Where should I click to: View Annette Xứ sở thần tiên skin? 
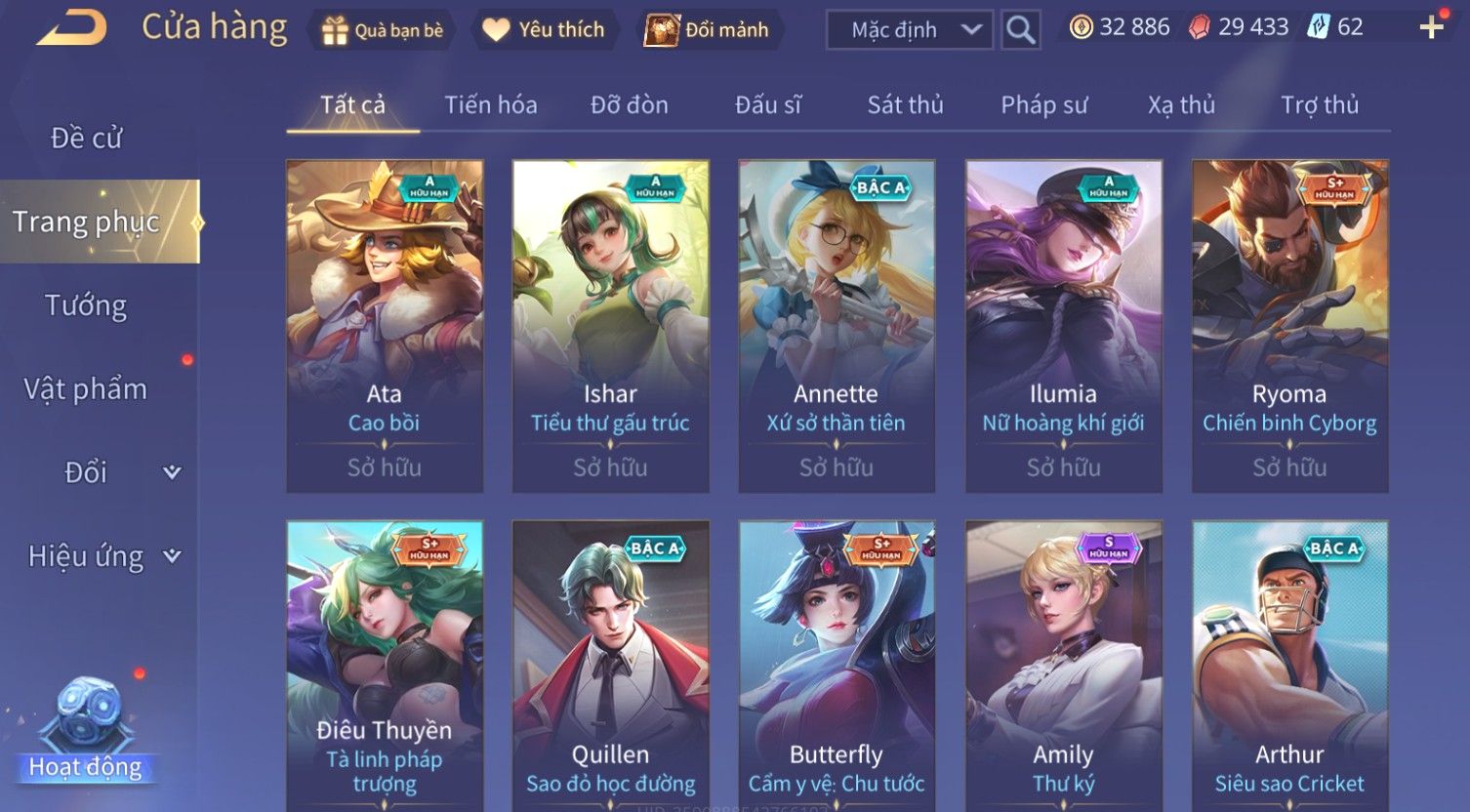pos(837,326)
